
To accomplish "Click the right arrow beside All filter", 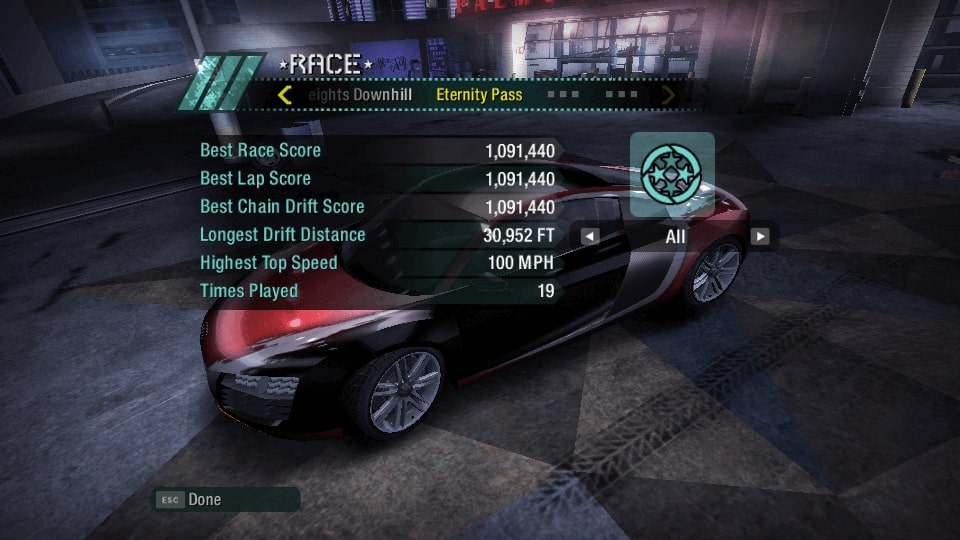I will (761, 237).
